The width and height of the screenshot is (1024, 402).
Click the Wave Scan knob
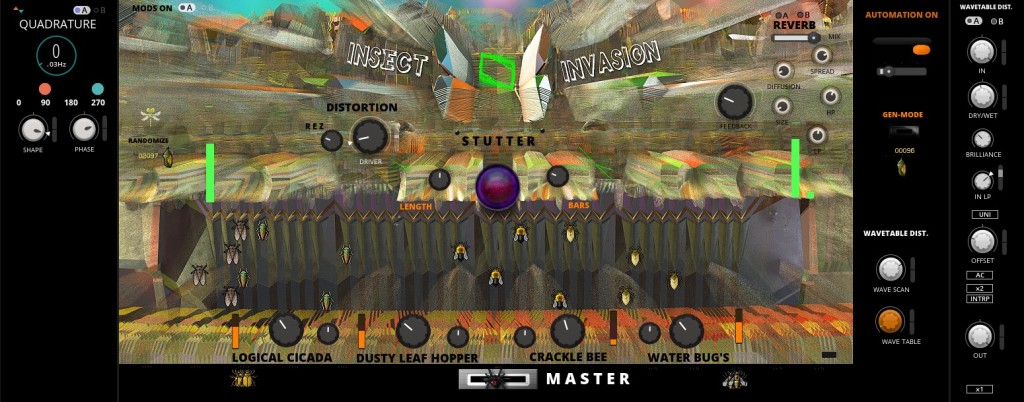point(890,268)
